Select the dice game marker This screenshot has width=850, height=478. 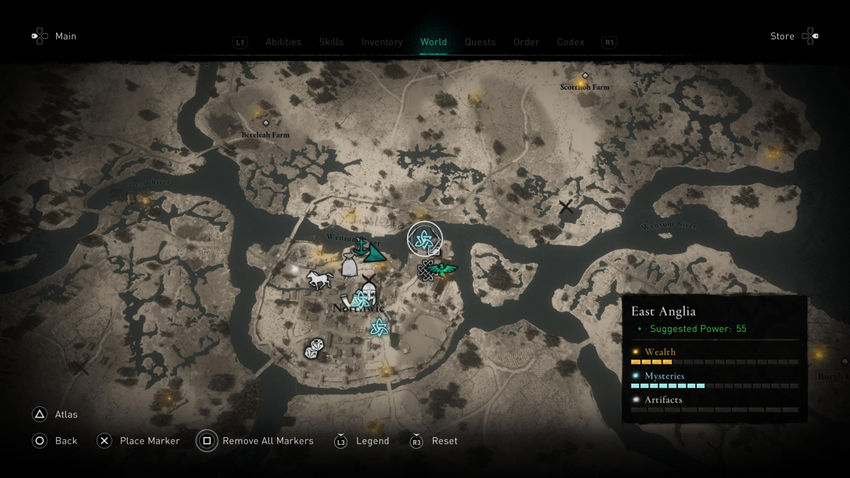[x=314, y=349]
